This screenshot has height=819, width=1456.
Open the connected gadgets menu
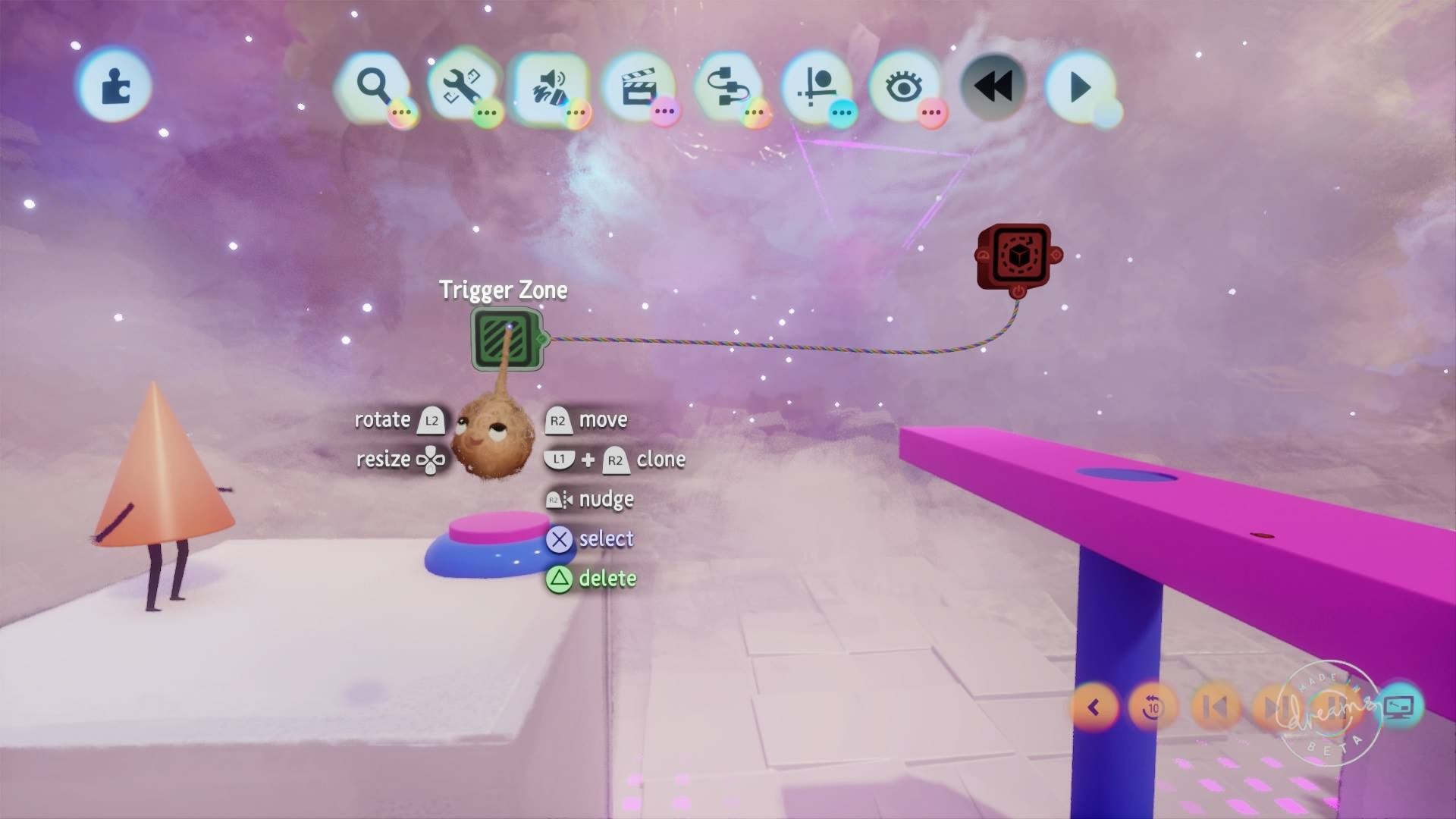point(727,86)
